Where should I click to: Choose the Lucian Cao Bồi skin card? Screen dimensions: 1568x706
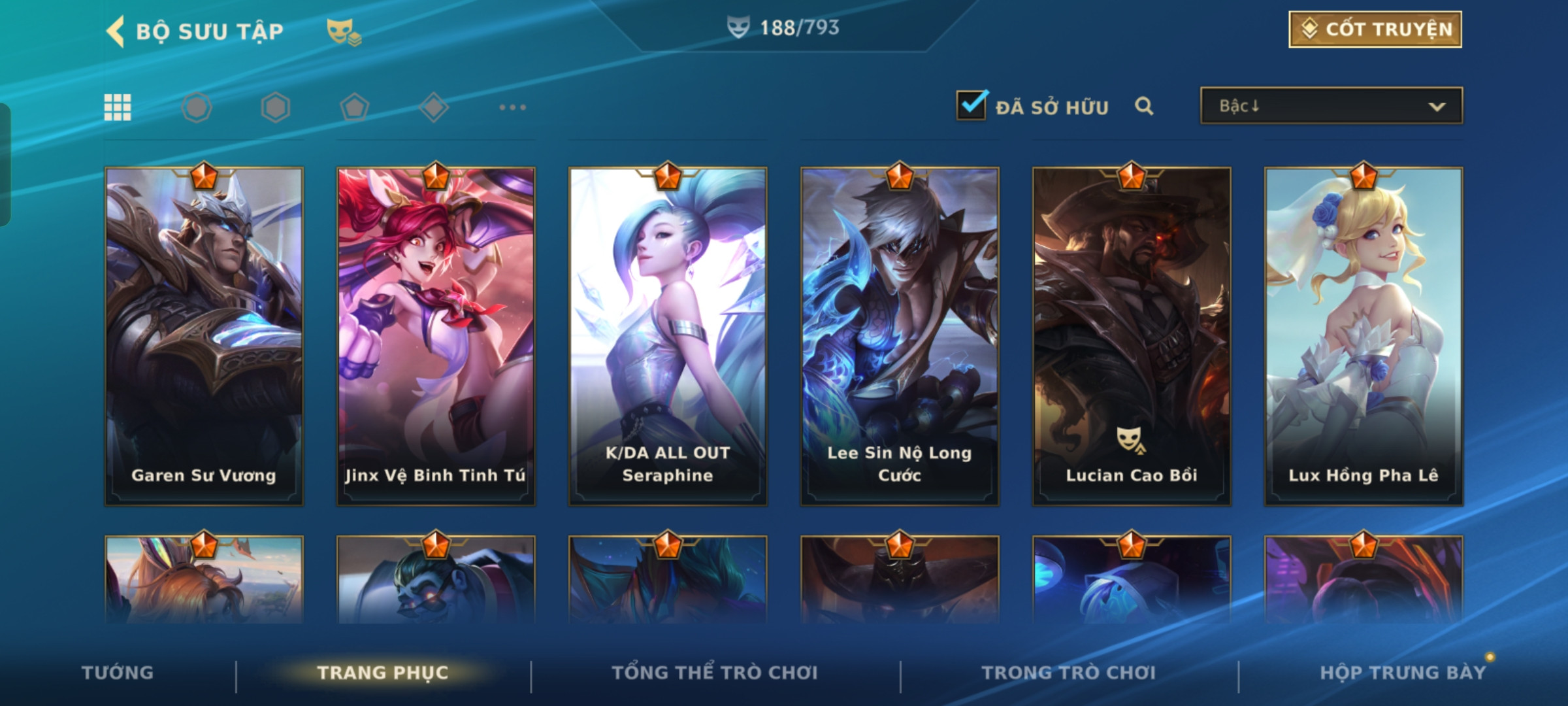(x=1132, y=336)
